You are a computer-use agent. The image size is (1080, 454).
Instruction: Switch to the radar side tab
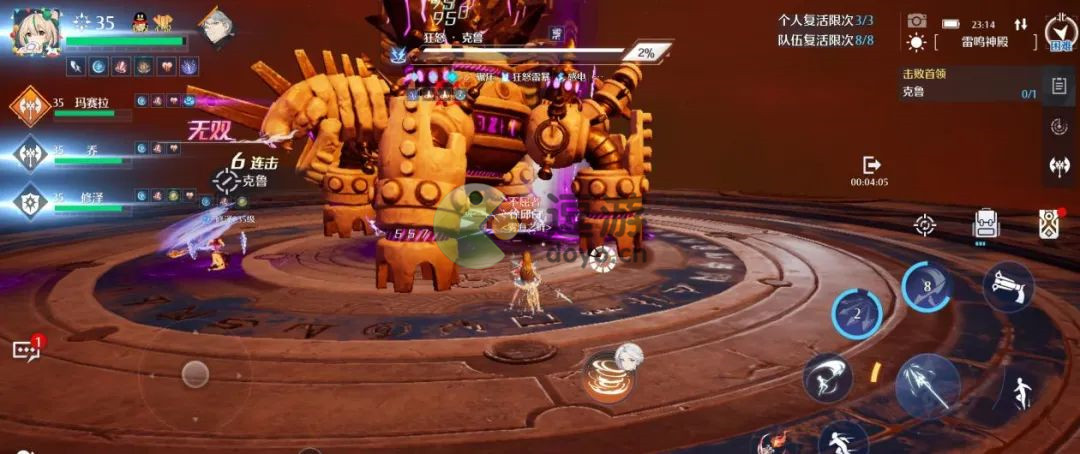click(x=1059, y=127)
